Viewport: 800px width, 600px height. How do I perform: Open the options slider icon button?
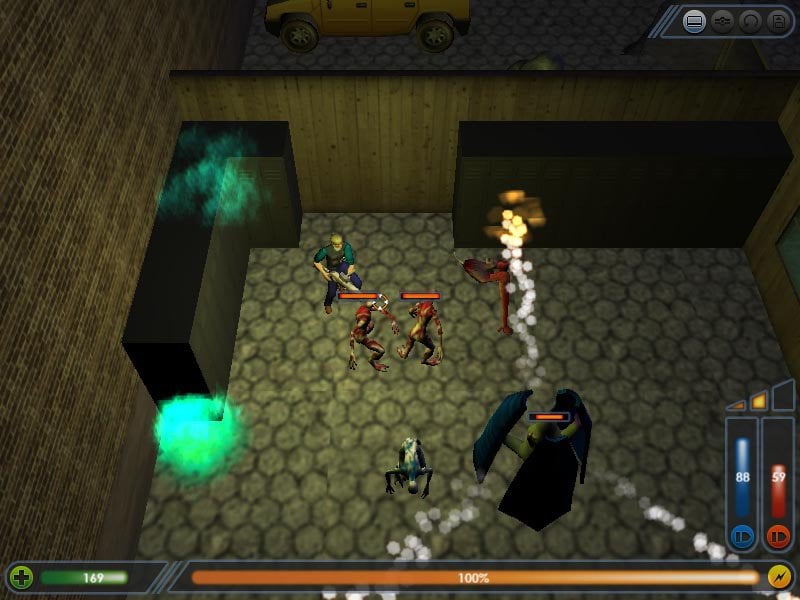tap(723, 20)
